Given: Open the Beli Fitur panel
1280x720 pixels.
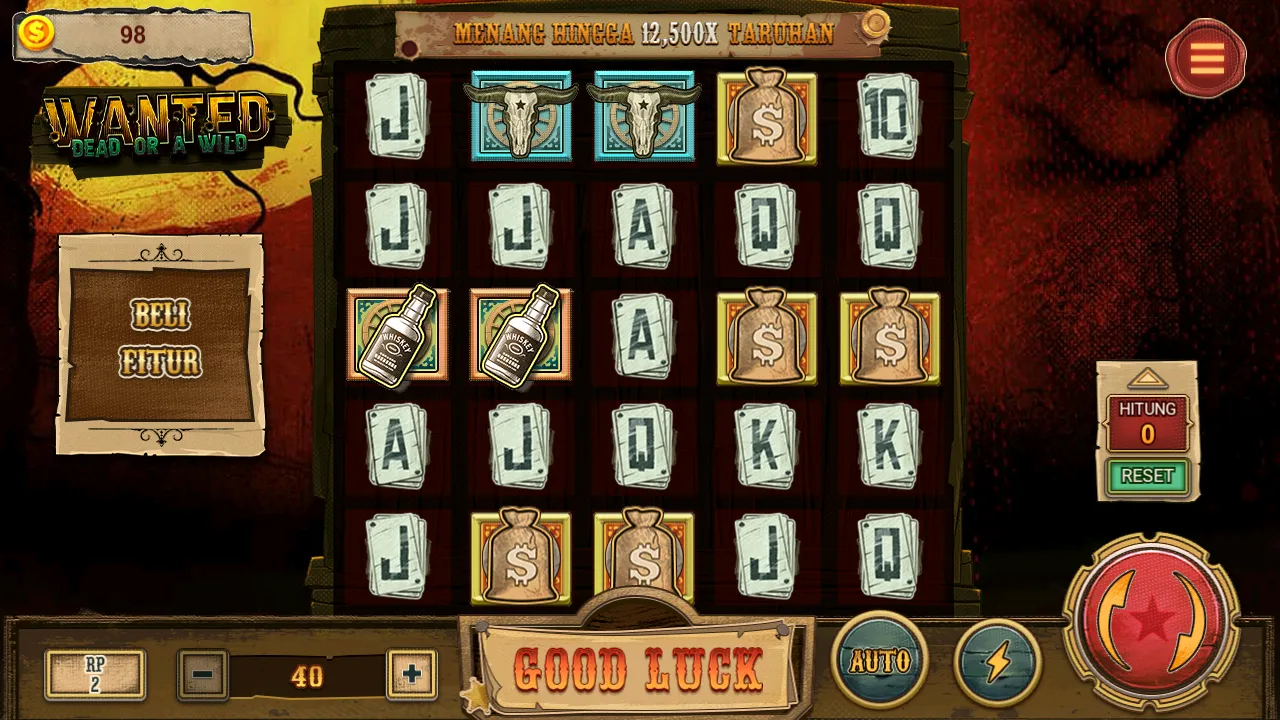Looking at the screenshot, I should pos(161,342).
